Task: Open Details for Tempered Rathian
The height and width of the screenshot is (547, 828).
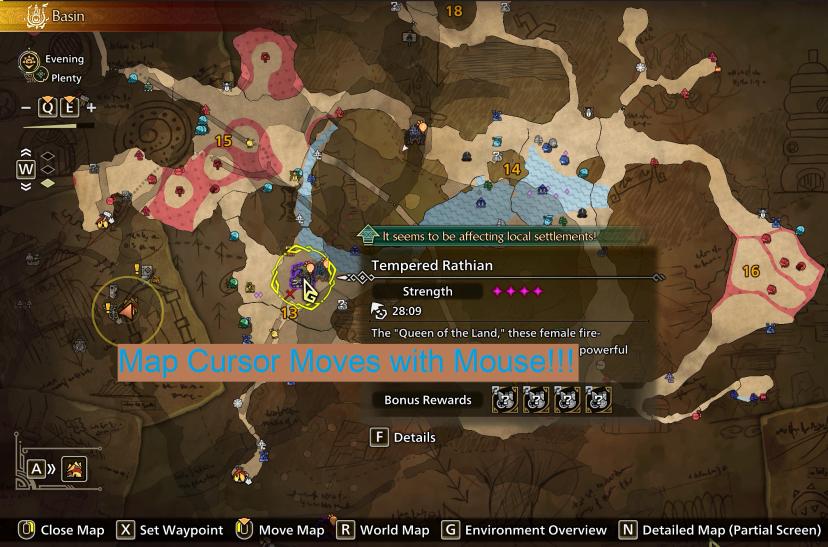Action: pyautogui.click(x=403, y=437)
